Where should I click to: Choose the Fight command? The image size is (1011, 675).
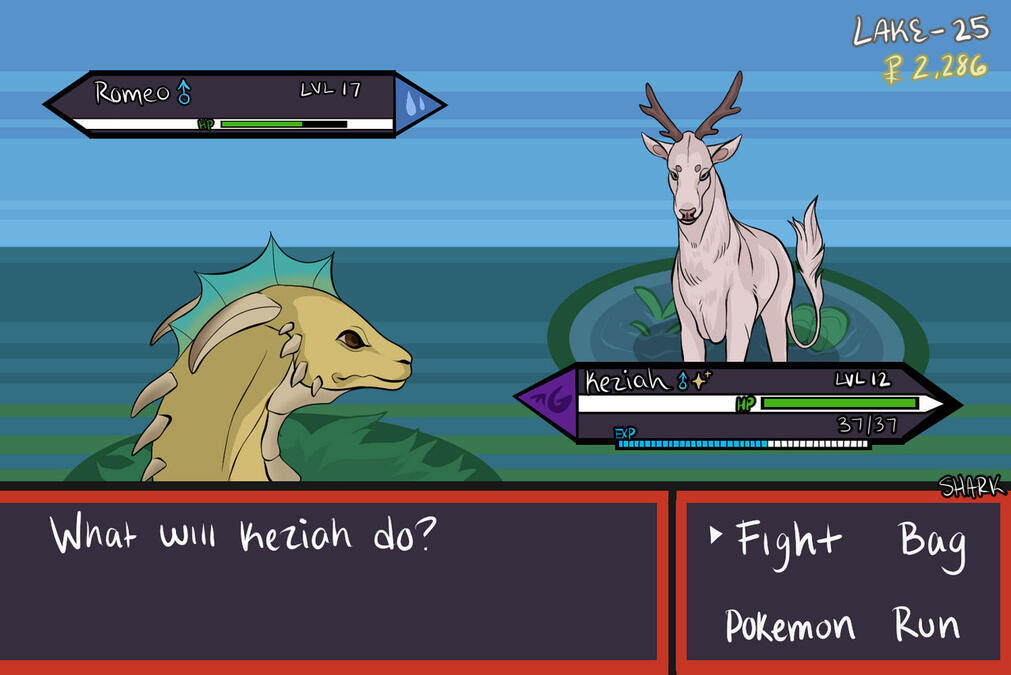tap(789, 541)
